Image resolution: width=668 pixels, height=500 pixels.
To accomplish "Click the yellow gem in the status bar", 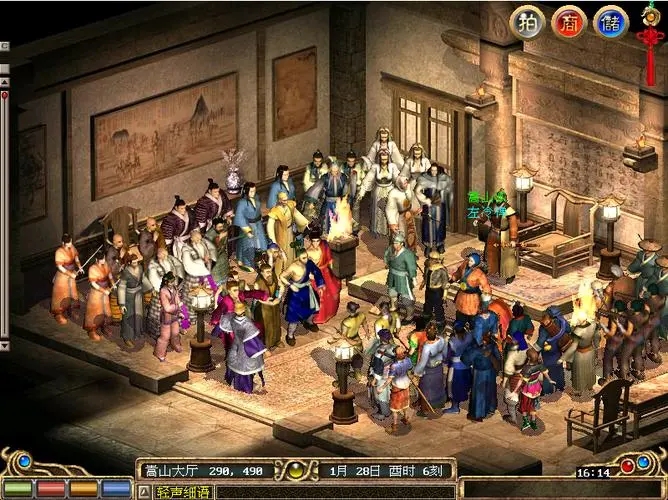I will point(297,469).
